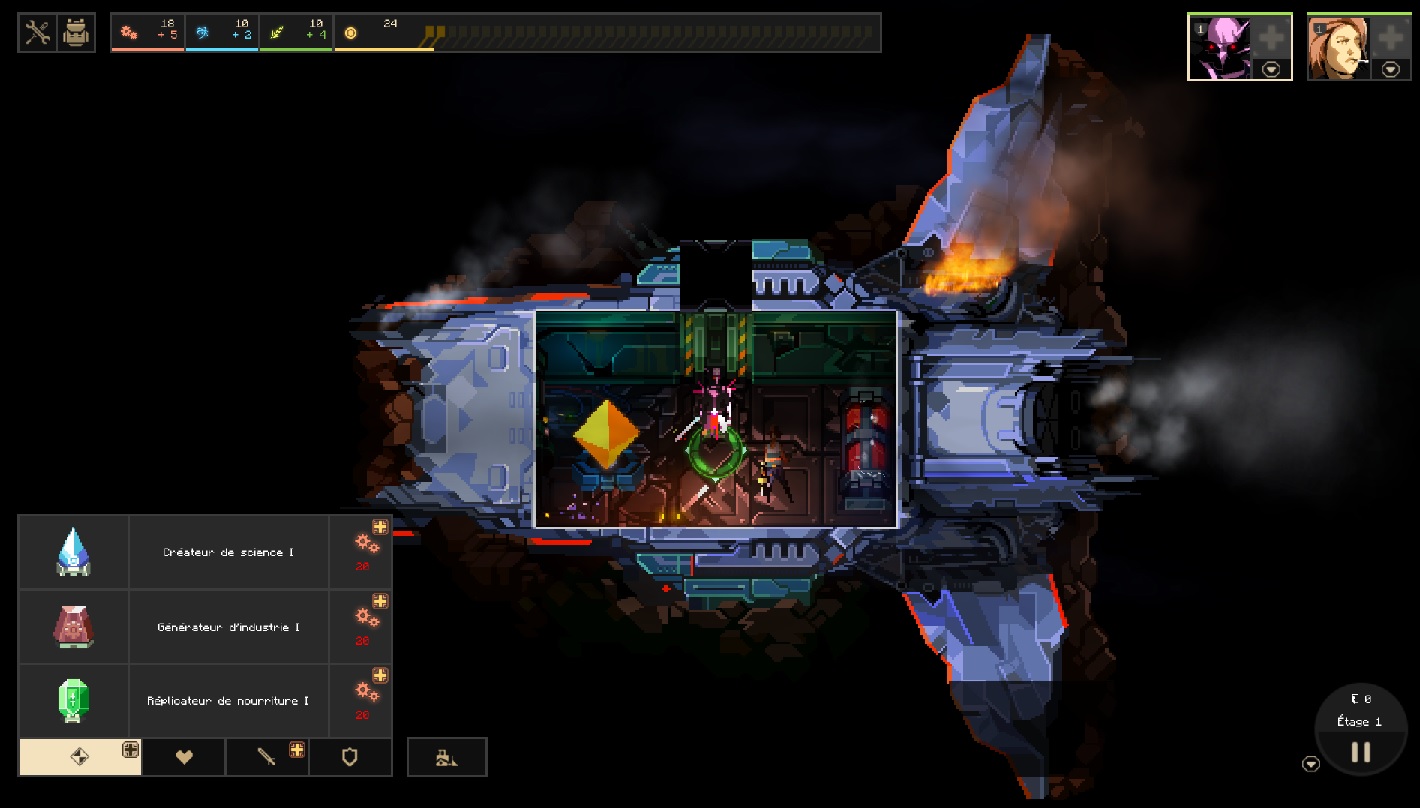Select the sword attack modules category
Image resolution: width=1420 pixels, height=808 pixels.
pyautogui.click(x=267, y=757)
